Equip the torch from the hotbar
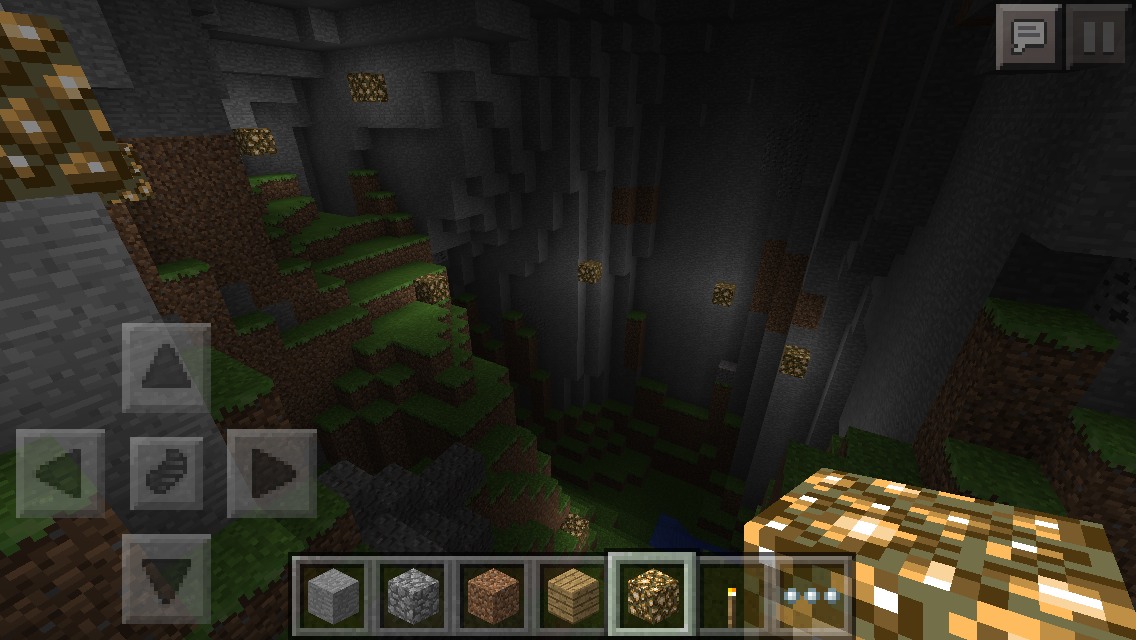 click(732, 596)
